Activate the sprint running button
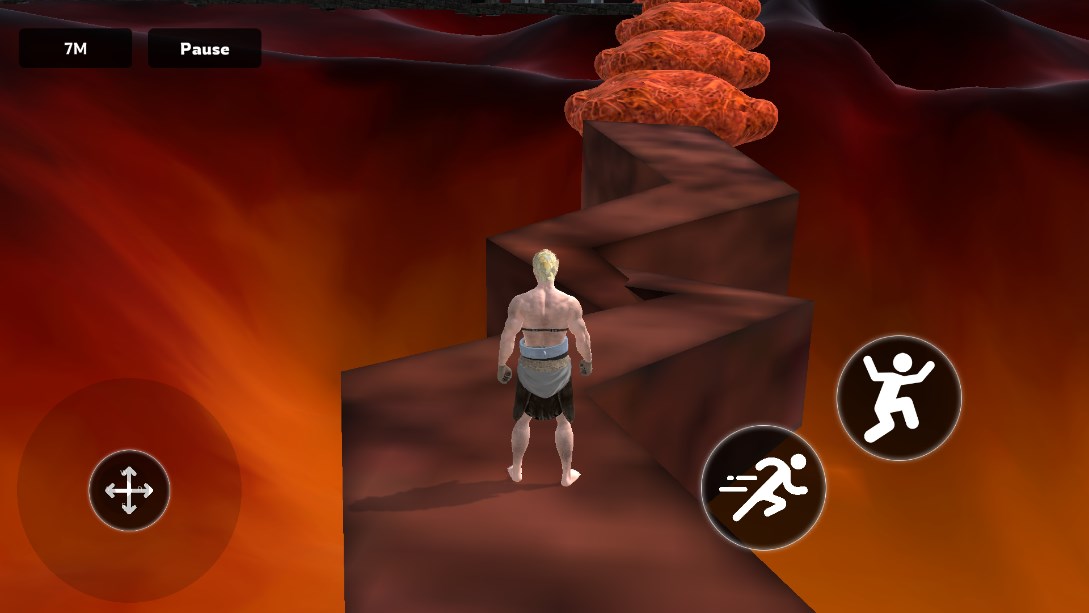 [x=763, y=487]
